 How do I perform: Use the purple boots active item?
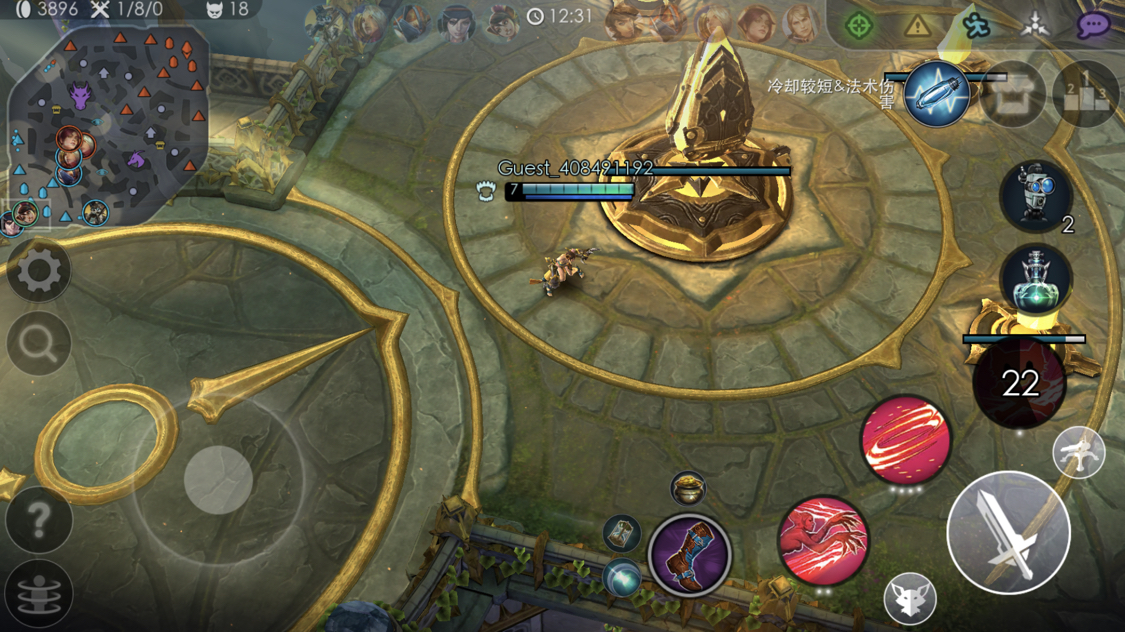689,556
